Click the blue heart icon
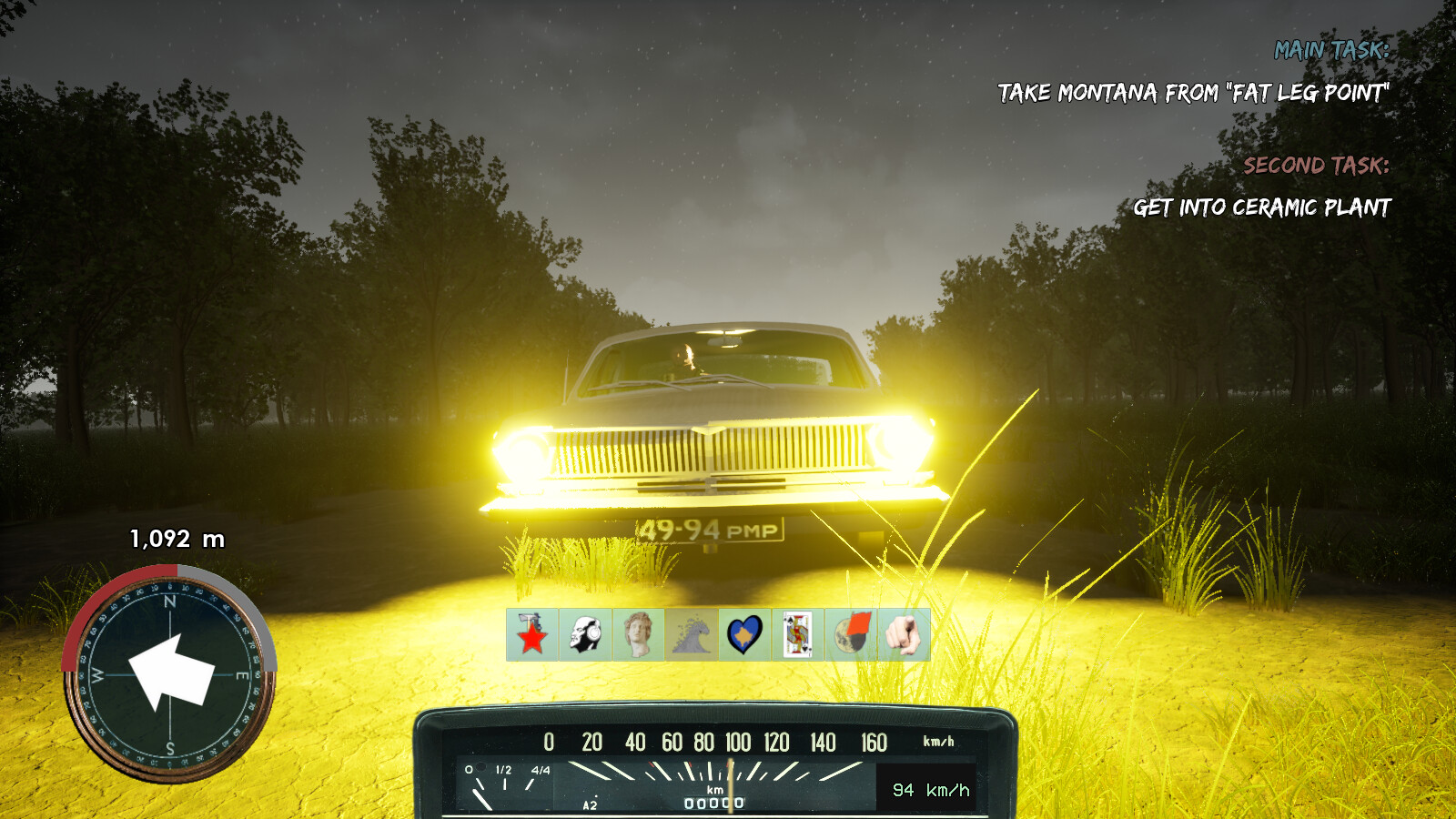The height and width of the screenshot is (819, 1456). pyautogui.click(x=744, y=634)
